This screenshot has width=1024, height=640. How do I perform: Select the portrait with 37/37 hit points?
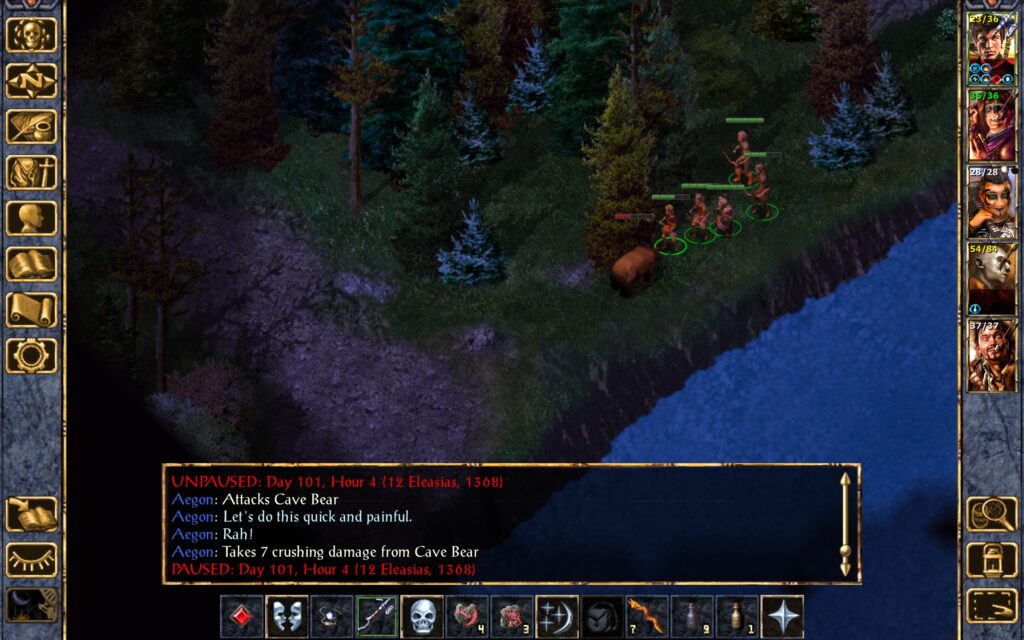[x=991, y=356]
